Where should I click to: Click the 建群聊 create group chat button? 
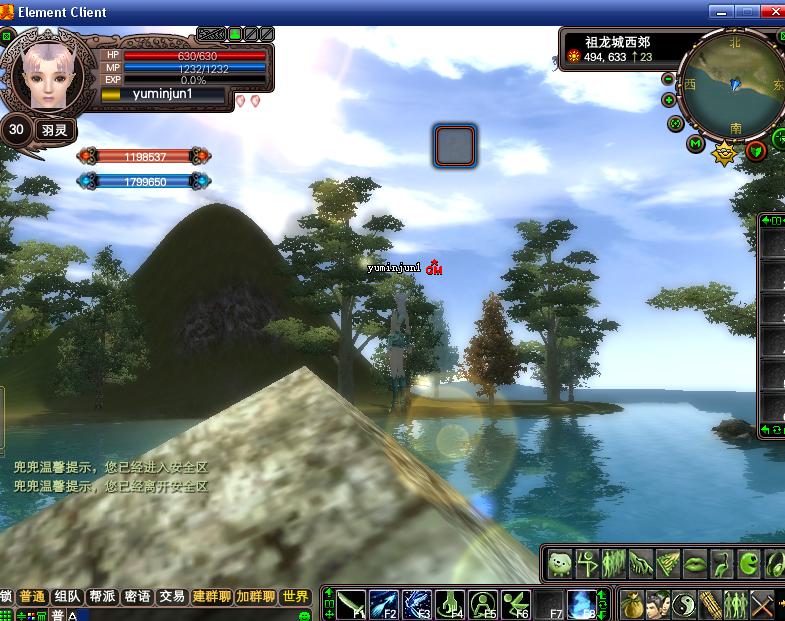click(x=212, y=597)
